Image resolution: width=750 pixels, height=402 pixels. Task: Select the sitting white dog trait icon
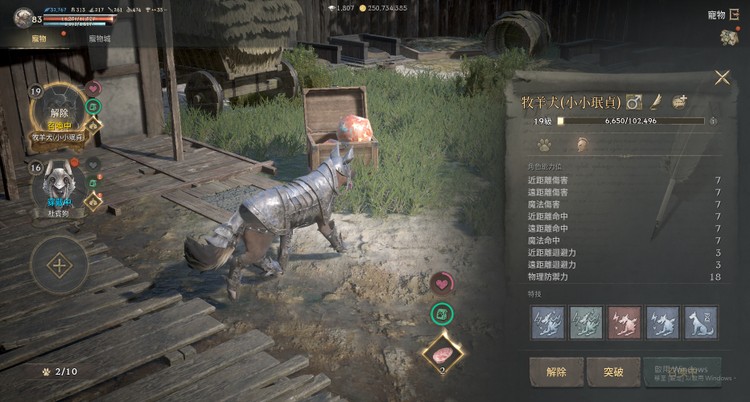[x=698, y=322]
